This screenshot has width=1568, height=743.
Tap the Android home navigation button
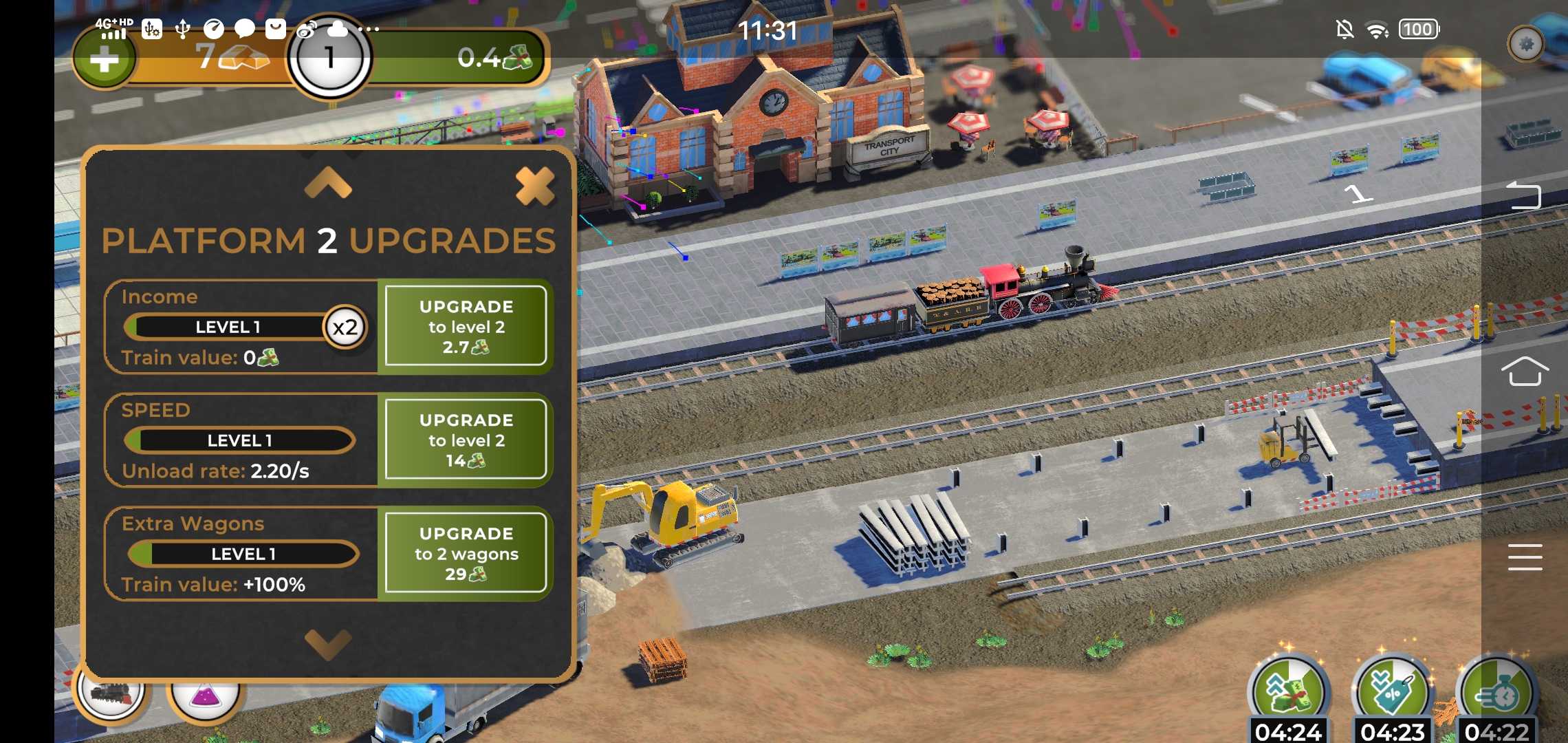click(1524, 371)
